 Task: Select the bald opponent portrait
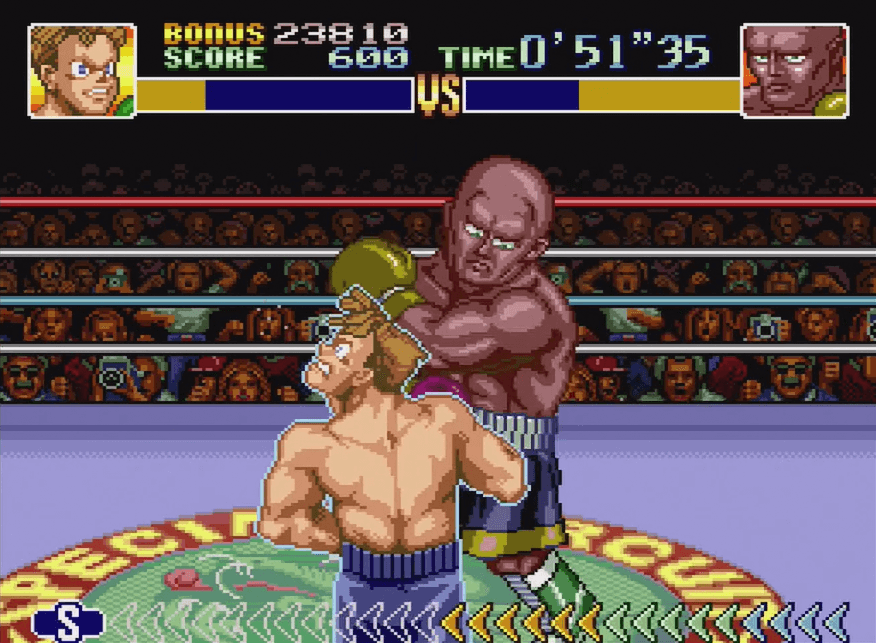794,70
